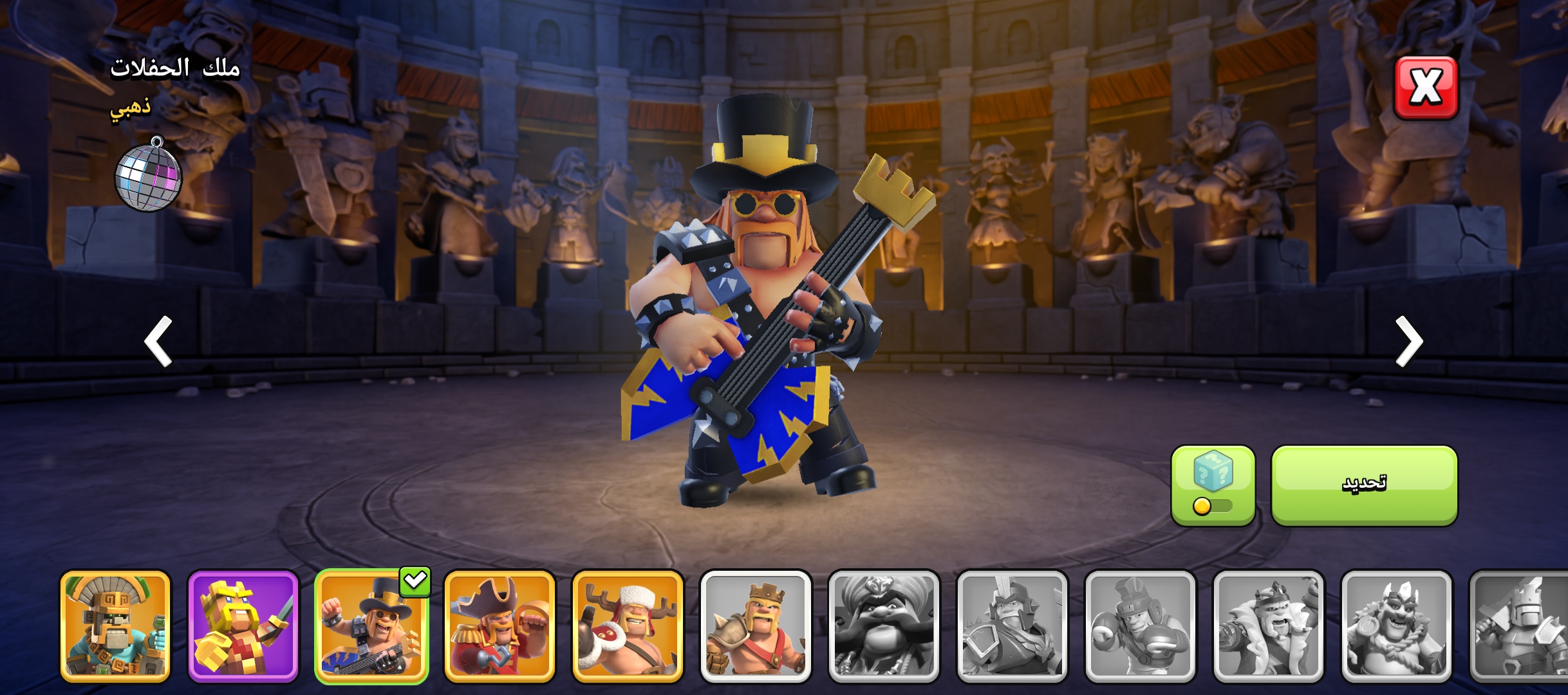Click the green تحديد select button
1568x695 pixels.
point(1364,485)
